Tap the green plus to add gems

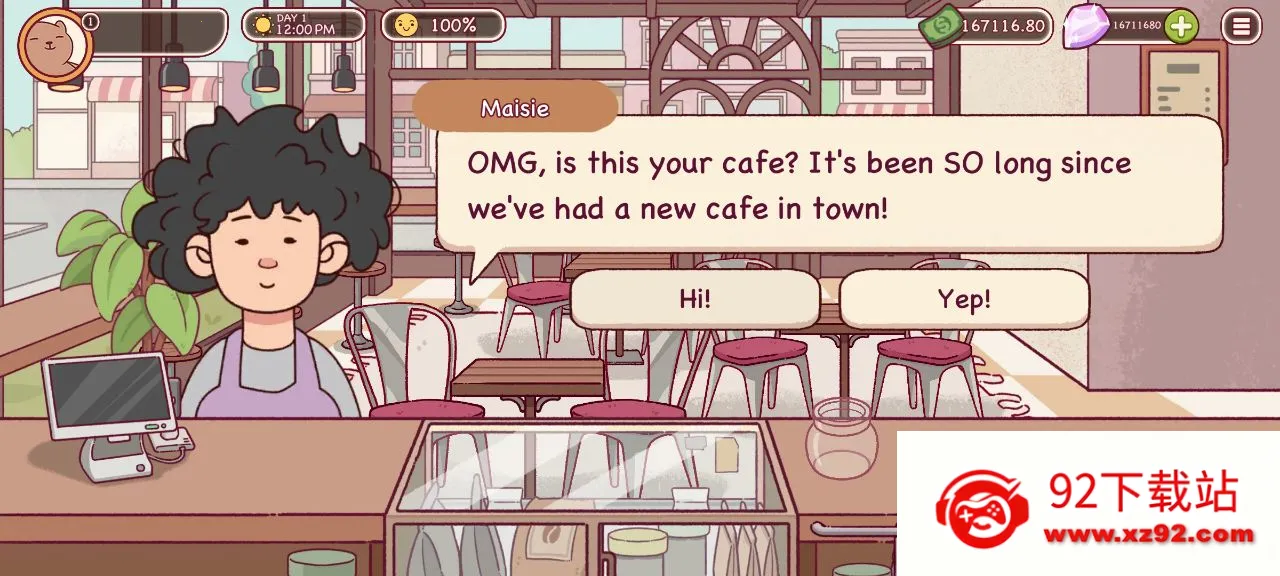pyautogui.click(x=1181, y=26)
